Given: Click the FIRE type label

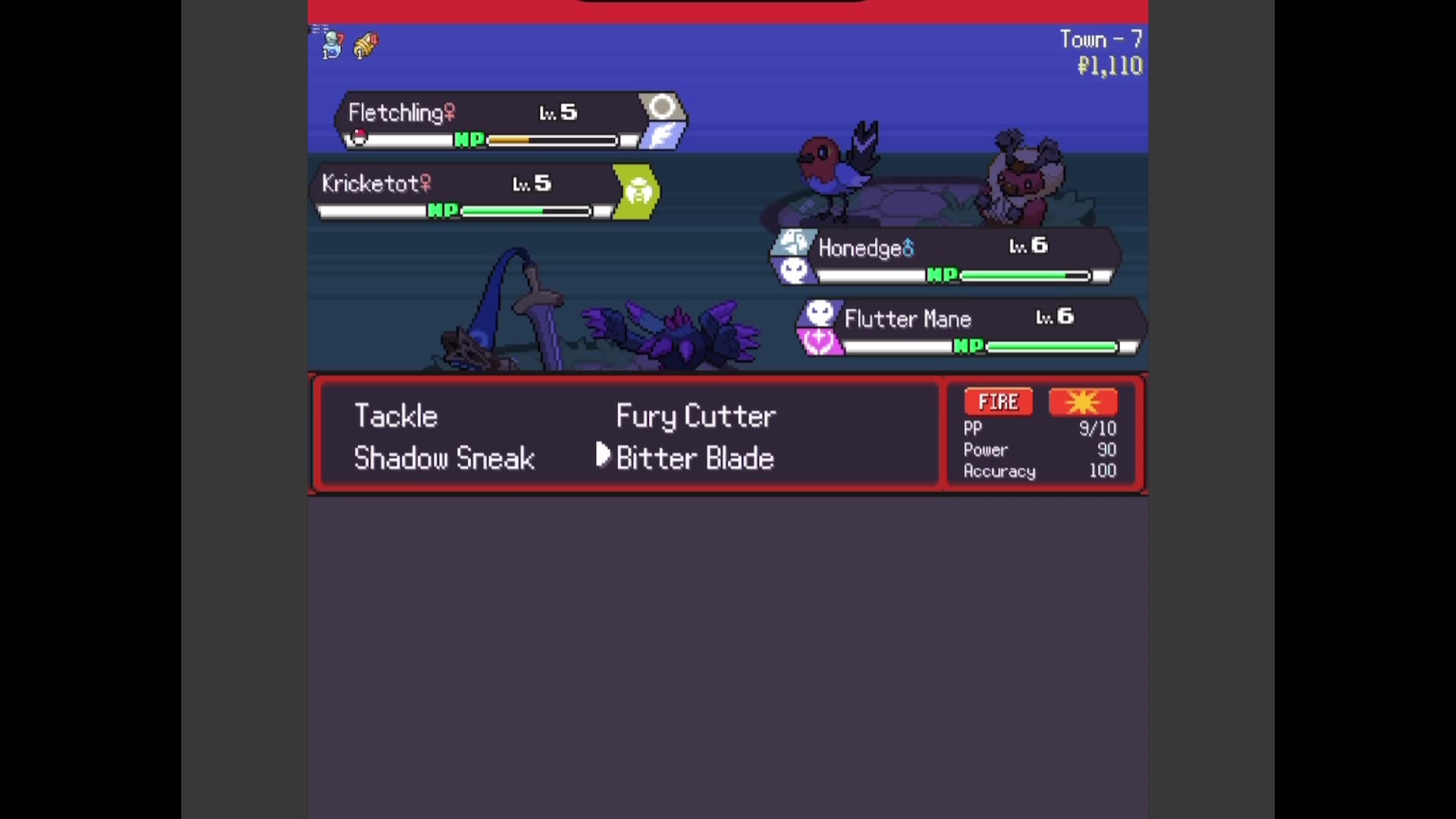Looking at the screenshot, I should [x=997, y=401].
